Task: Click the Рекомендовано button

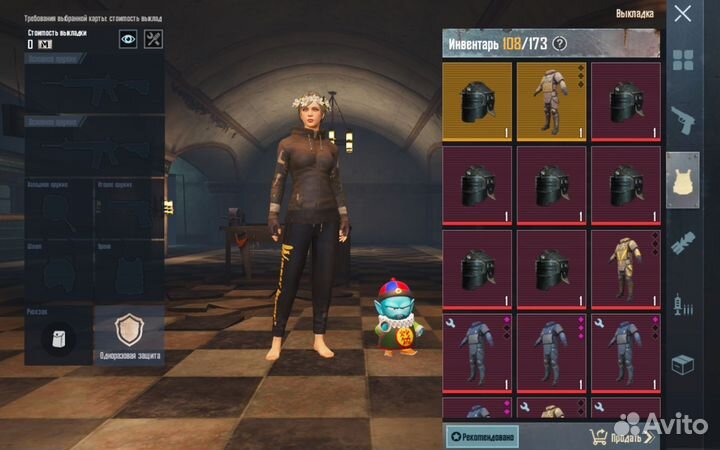Action: tap(482, 436)
